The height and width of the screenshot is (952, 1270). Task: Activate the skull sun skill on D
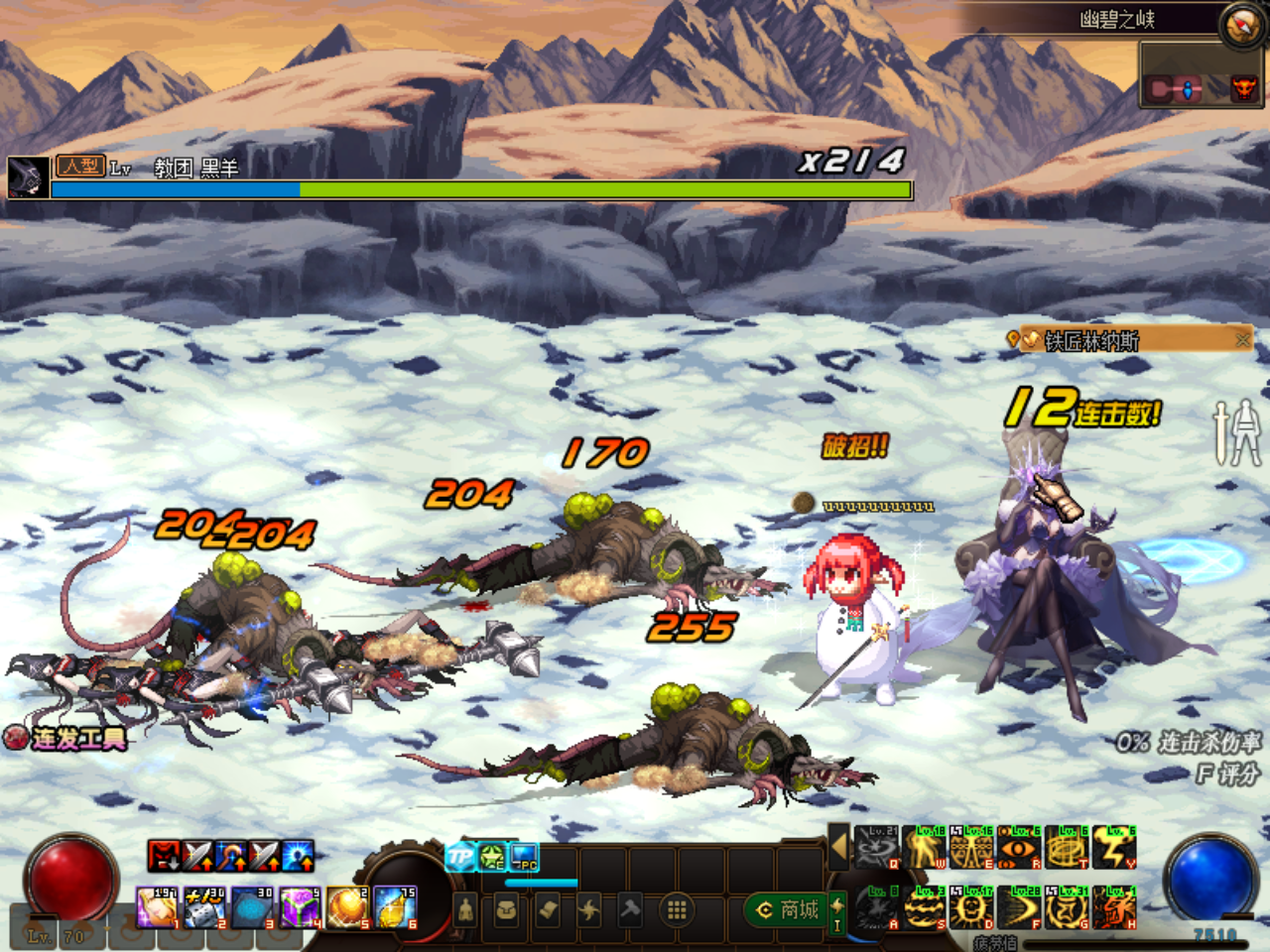(971, 907)
